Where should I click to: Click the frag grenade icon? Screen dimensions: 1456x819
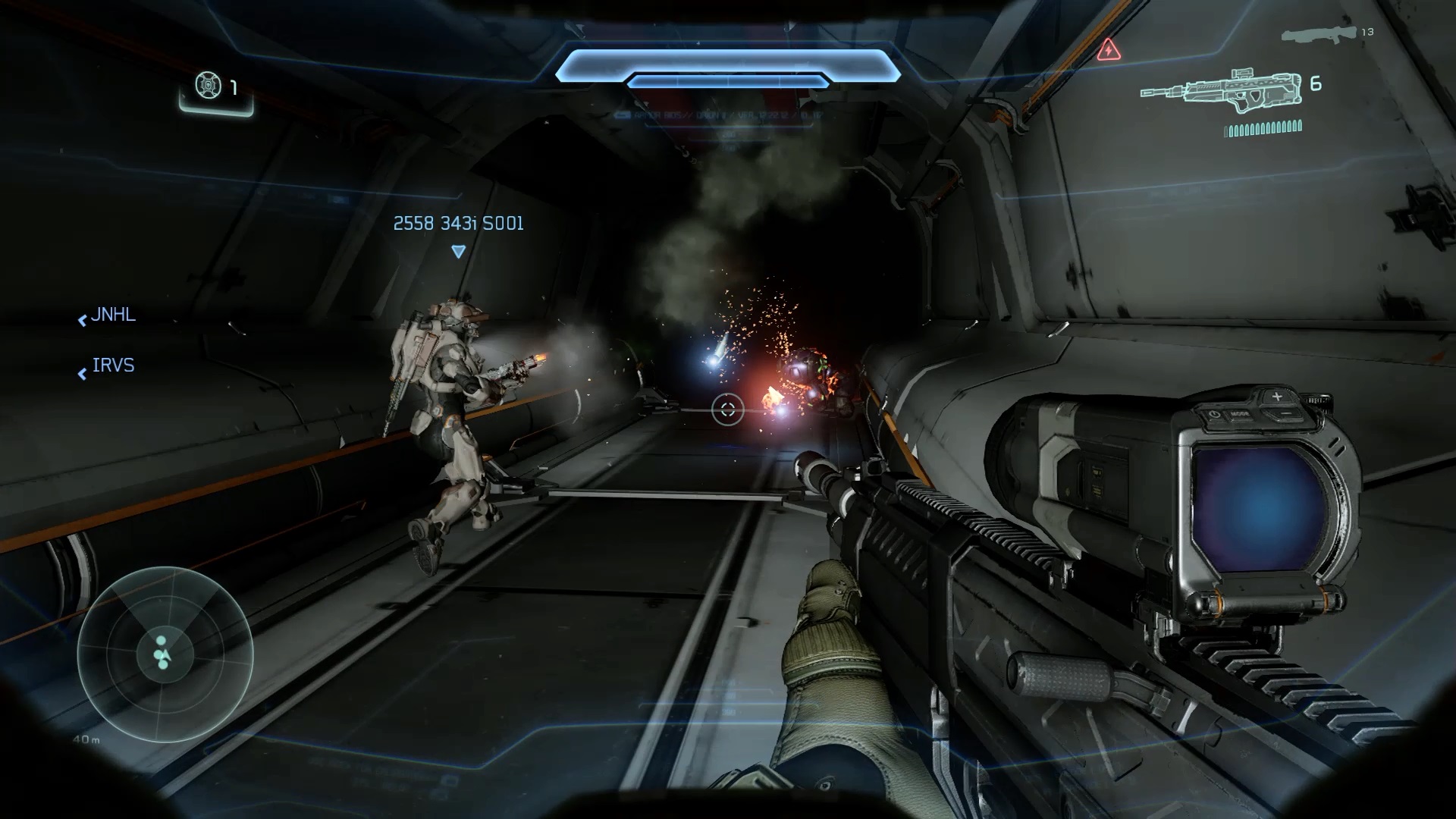point(209,86)
